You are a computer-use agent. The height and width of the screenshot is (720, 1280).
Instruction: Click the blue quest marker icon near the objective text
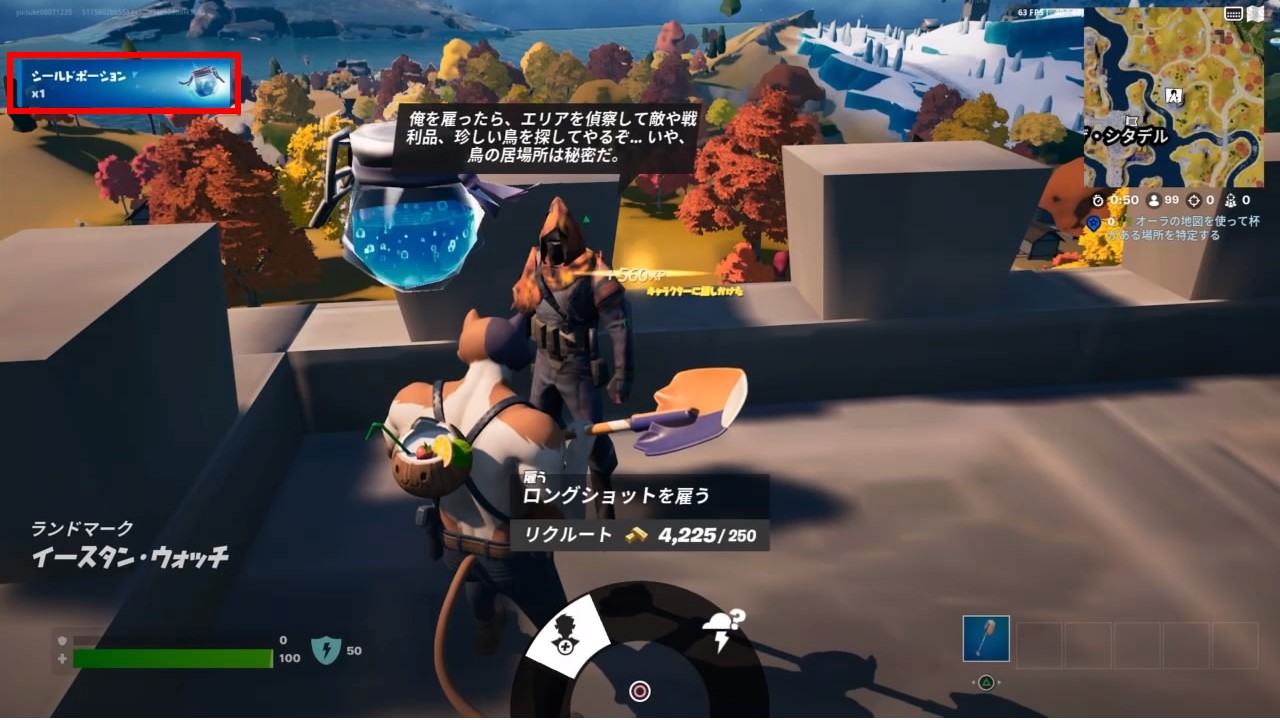[x=1094, y=224]
